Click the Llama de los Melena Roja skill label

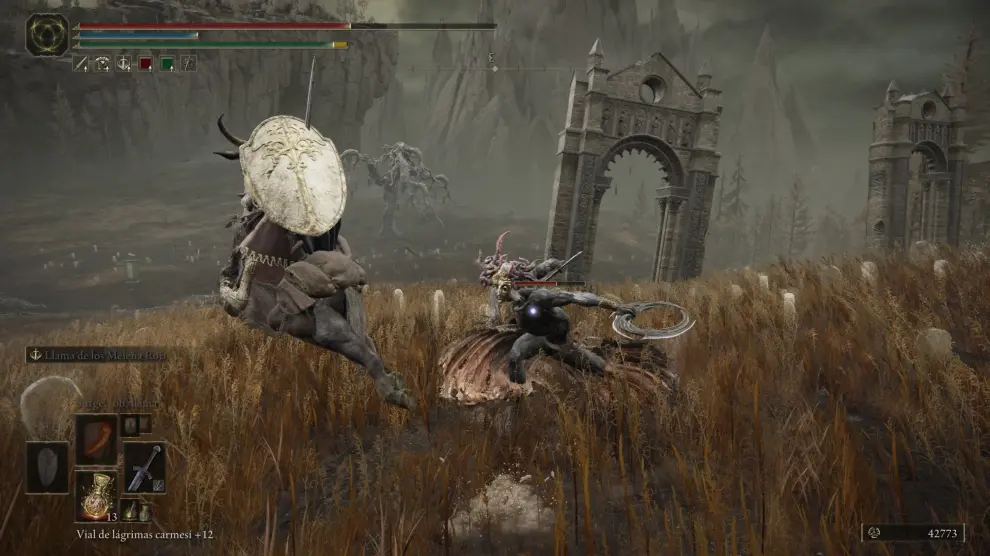(95, 355)
